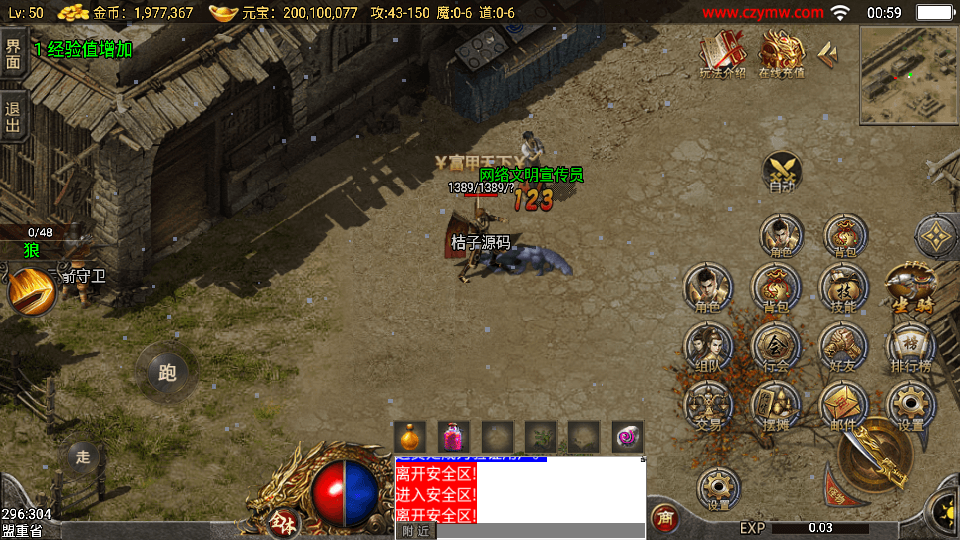The image size is (960, 540).
Task: Open the 商 shop button
Action: pos(663,517)
